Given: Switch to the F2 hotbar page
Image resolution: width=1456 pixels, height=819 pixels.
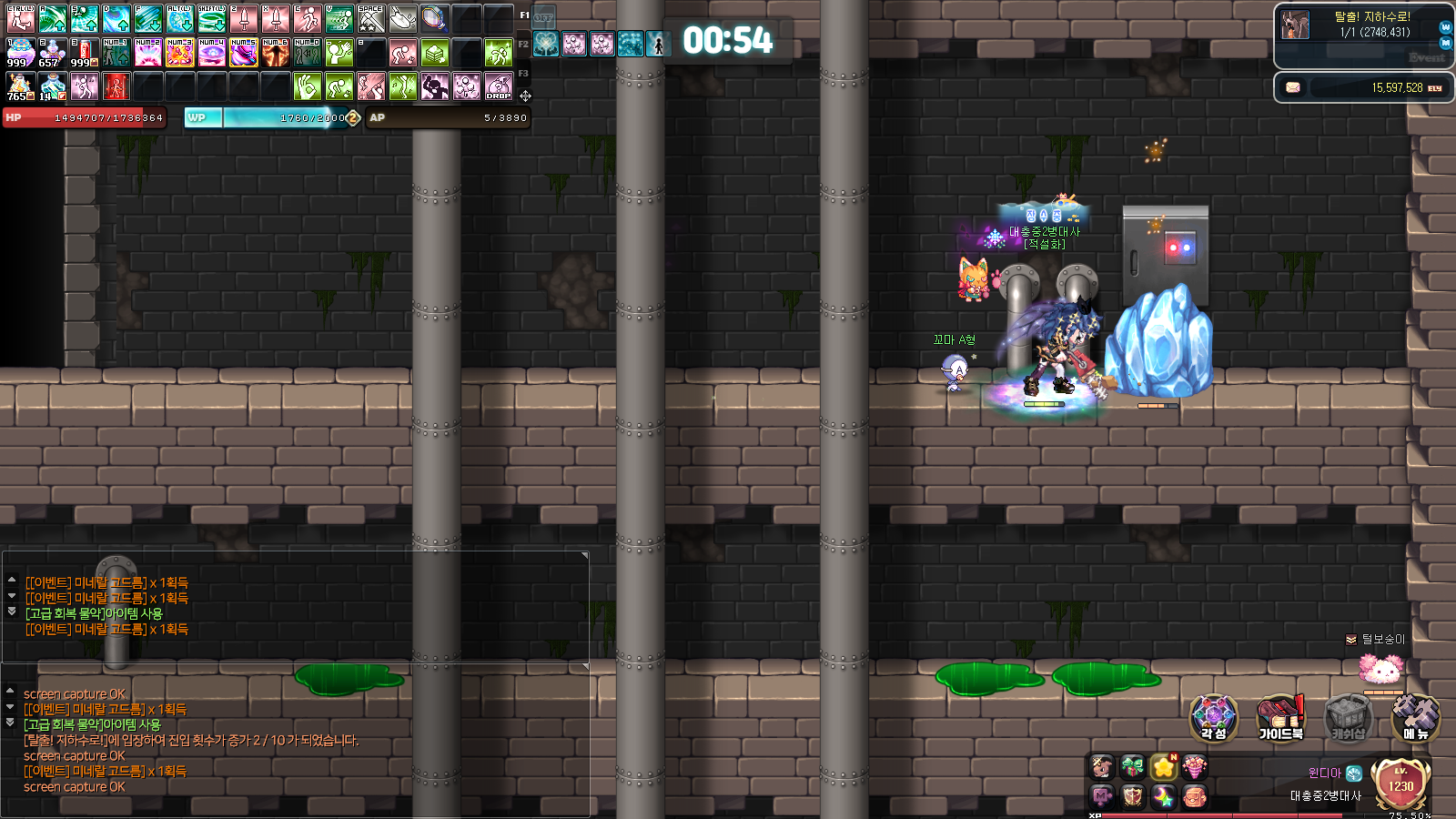Looking at the screenshot, I should pyautogui.click(x=523, y=44).
